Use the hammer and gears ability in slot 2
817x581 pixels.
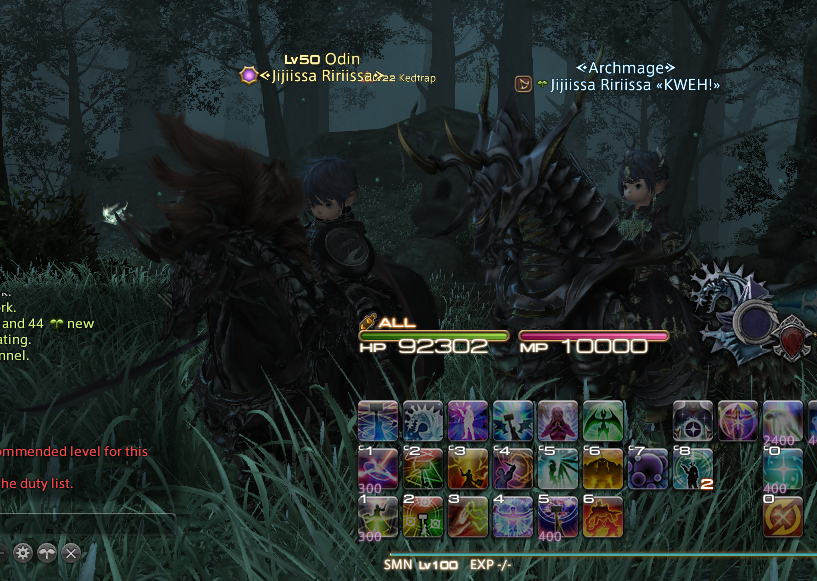[423, 517]
